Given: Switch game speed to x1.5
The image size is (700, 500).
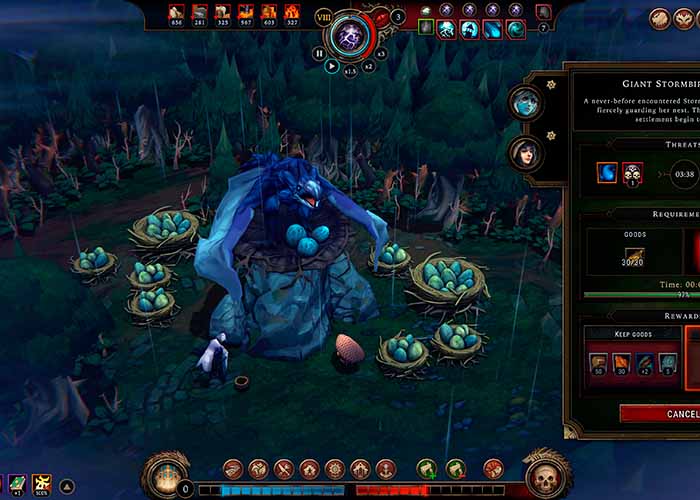Looking at the screenshot, I should click(x=351, y=71).
